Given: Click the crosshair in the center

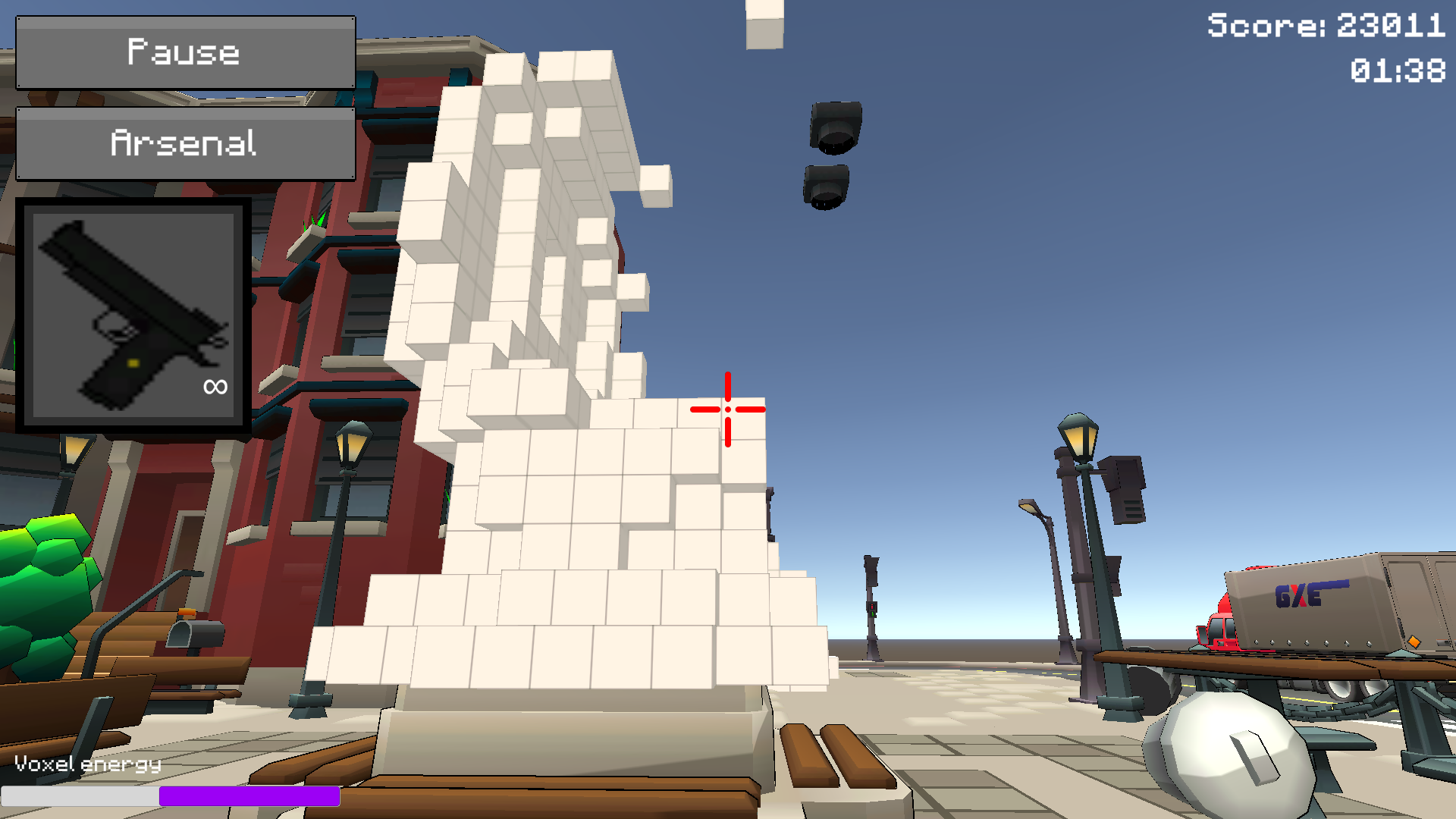Looking at the screenshot, I should [x=727, y=409].
